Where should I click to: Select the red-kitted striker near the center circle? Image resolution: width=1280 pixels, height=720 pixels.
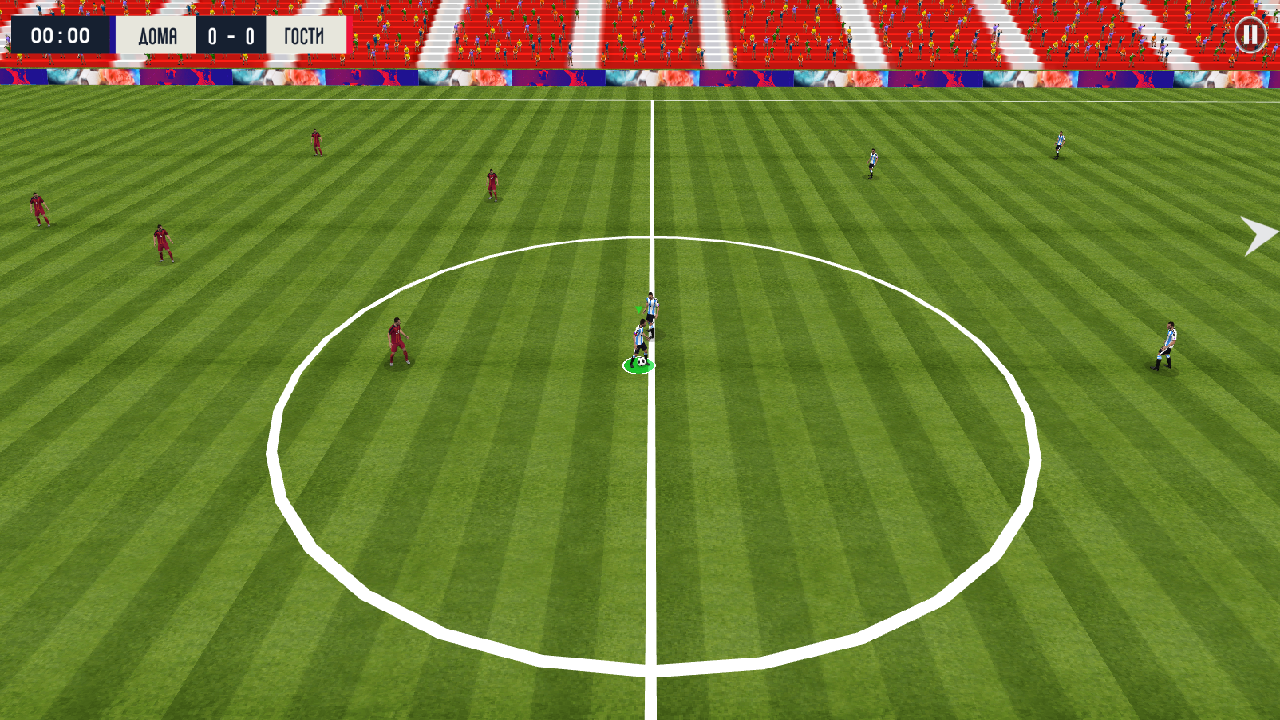click(x=398, y=340)
